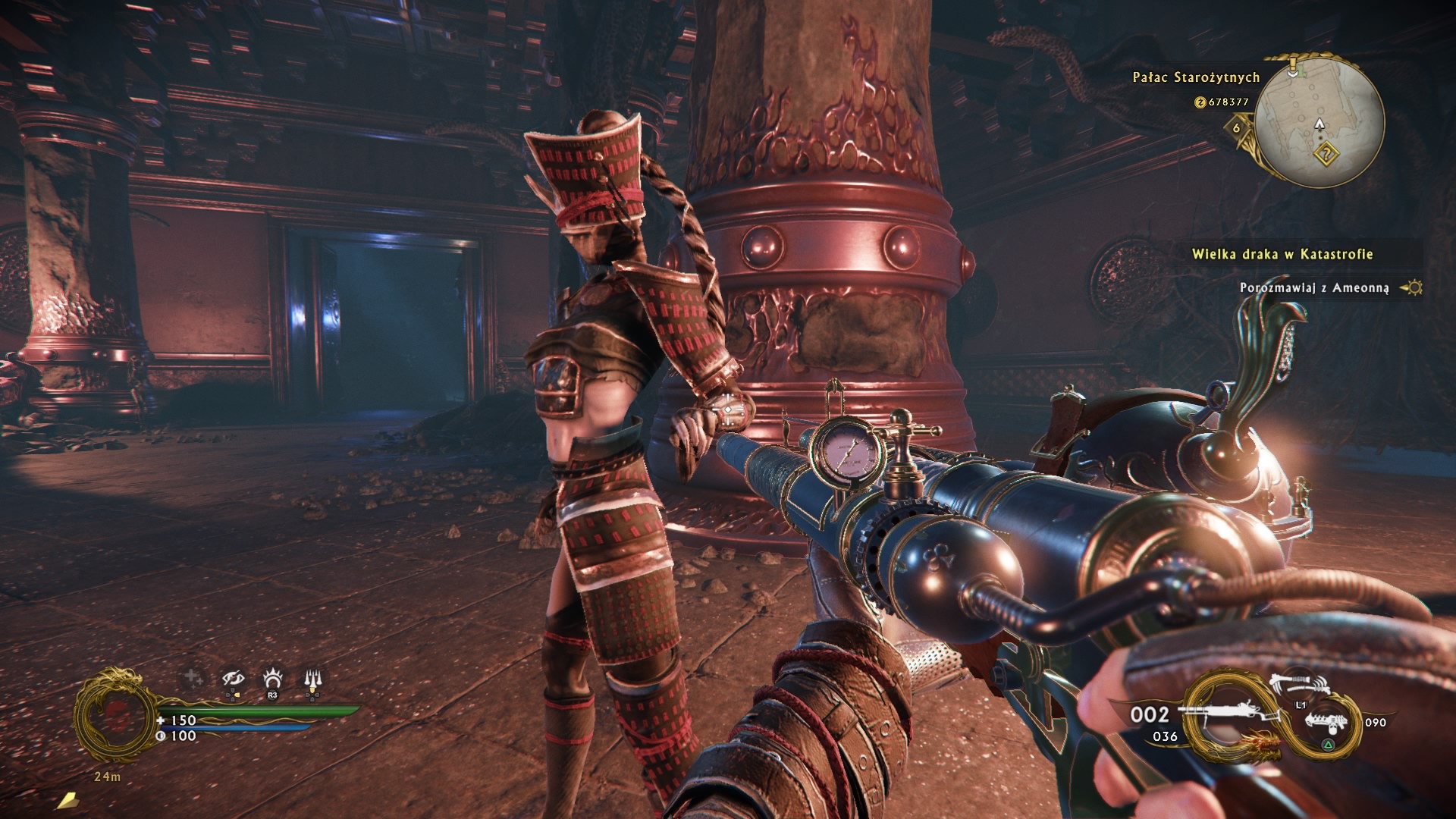Click the gold coin currency icon
1456x819 pixels.
(1200, 102)
